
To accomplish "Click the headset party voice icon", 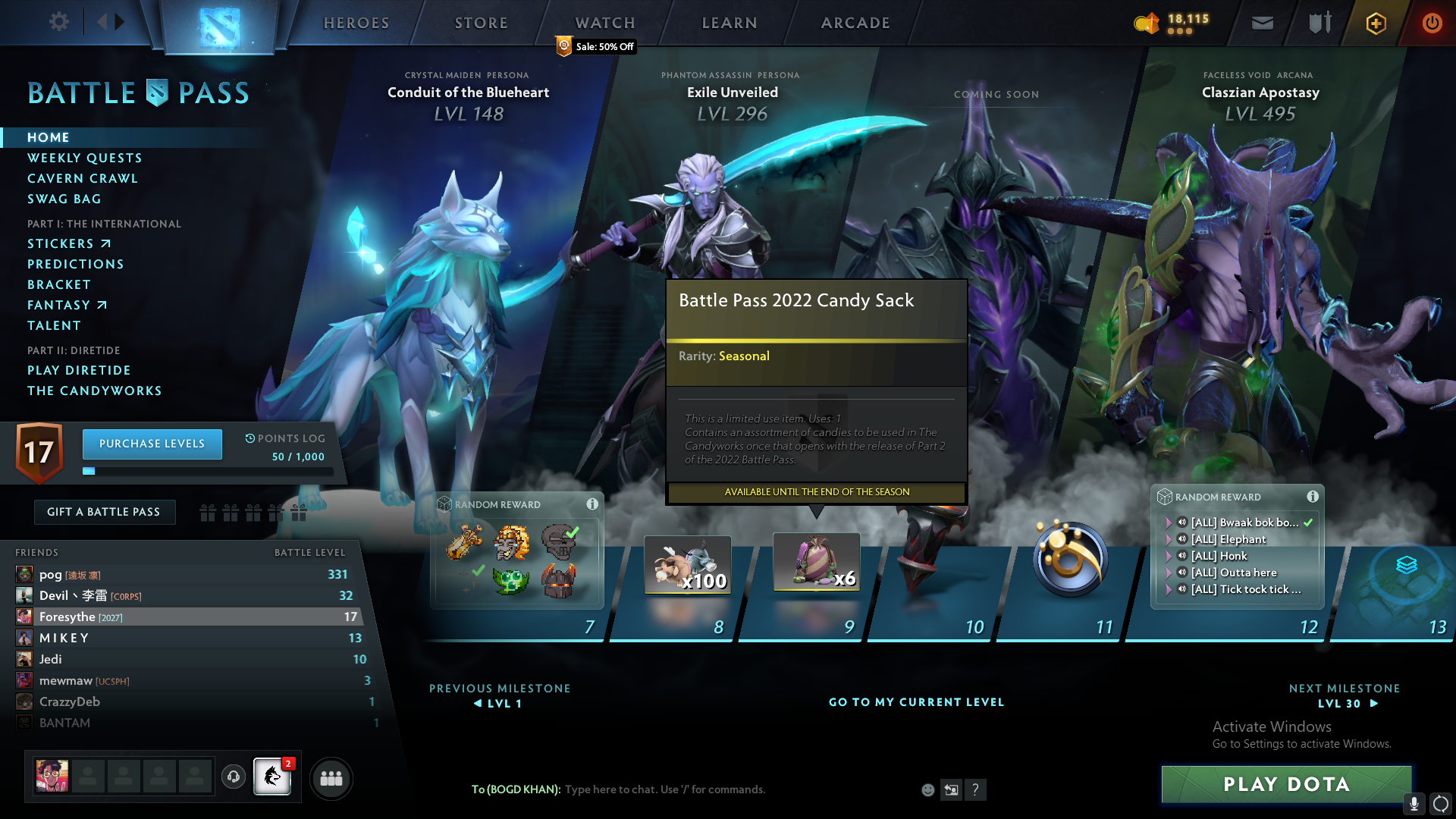I will (234, 778).
